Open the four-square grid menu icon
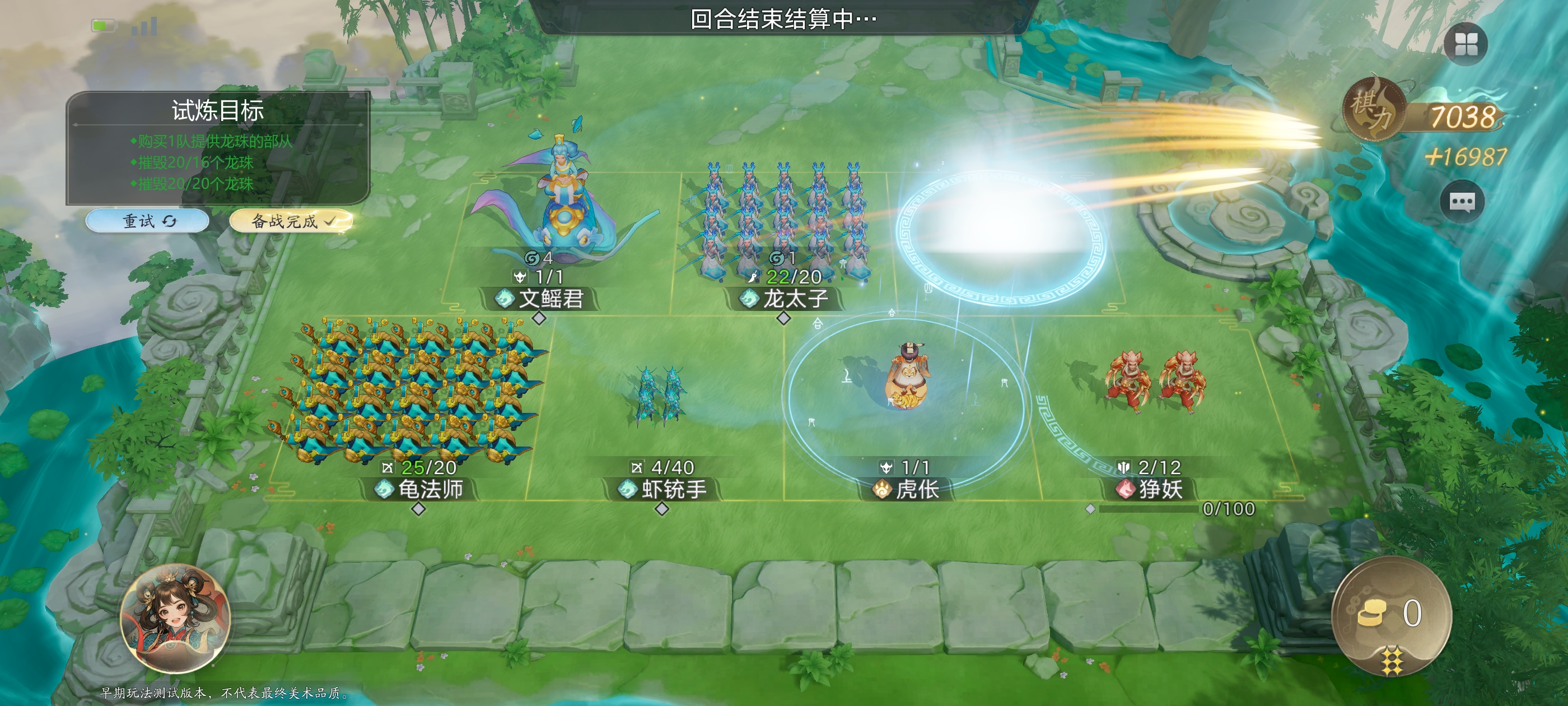The width and height of the screenshot is (1568, 706). click(1466, 44)
